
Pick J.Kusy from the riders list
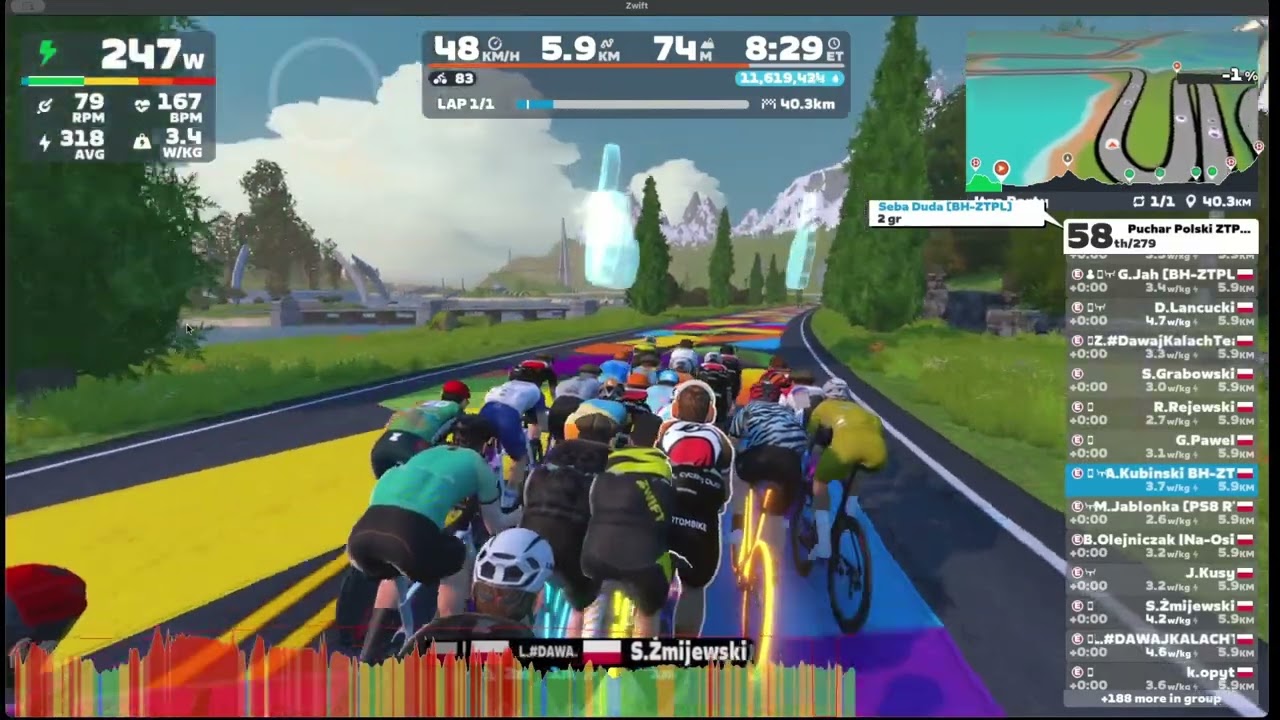point(1160,578)
